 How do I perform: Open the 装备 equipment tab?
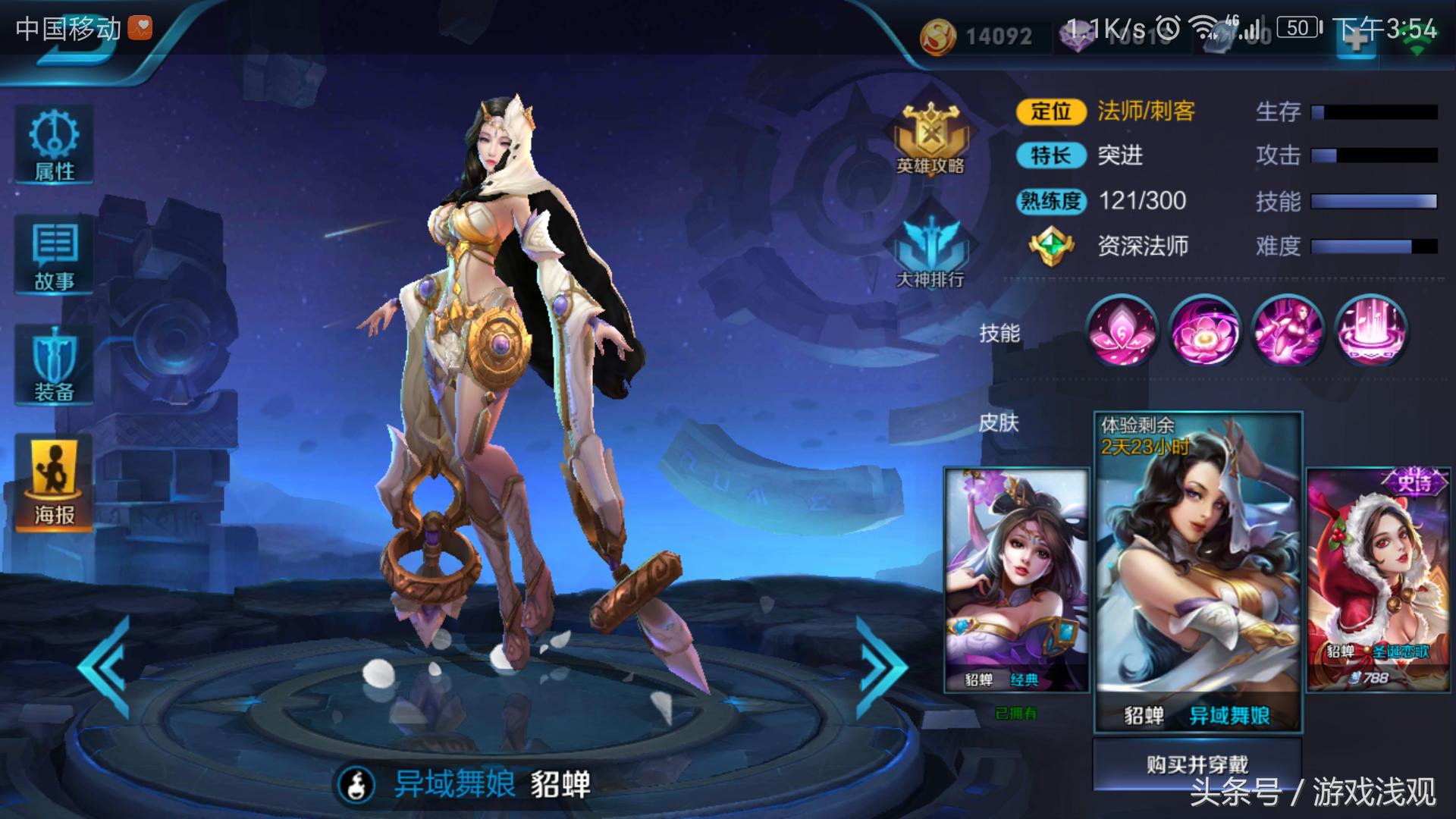54,366
